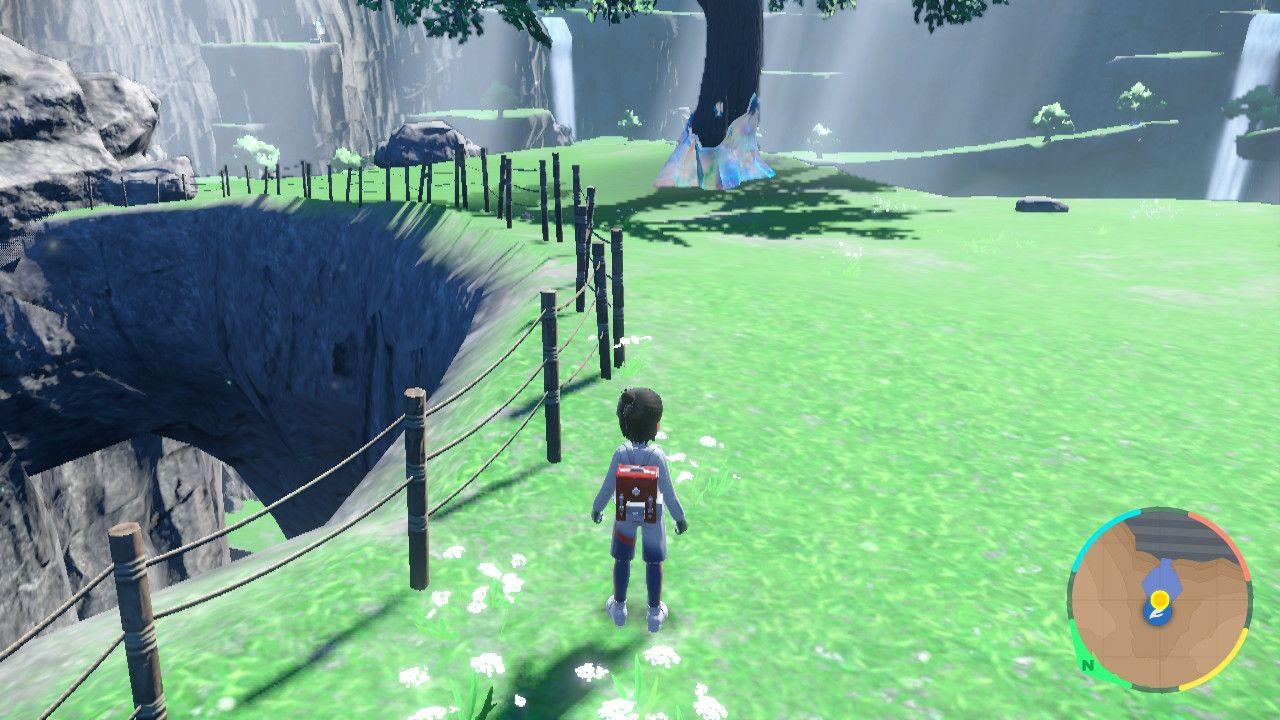Image resolution: width=1280 pixels, height=720 pixels.
Task: Click the N compass marker on the minimap
Action: coord(1087,665)
